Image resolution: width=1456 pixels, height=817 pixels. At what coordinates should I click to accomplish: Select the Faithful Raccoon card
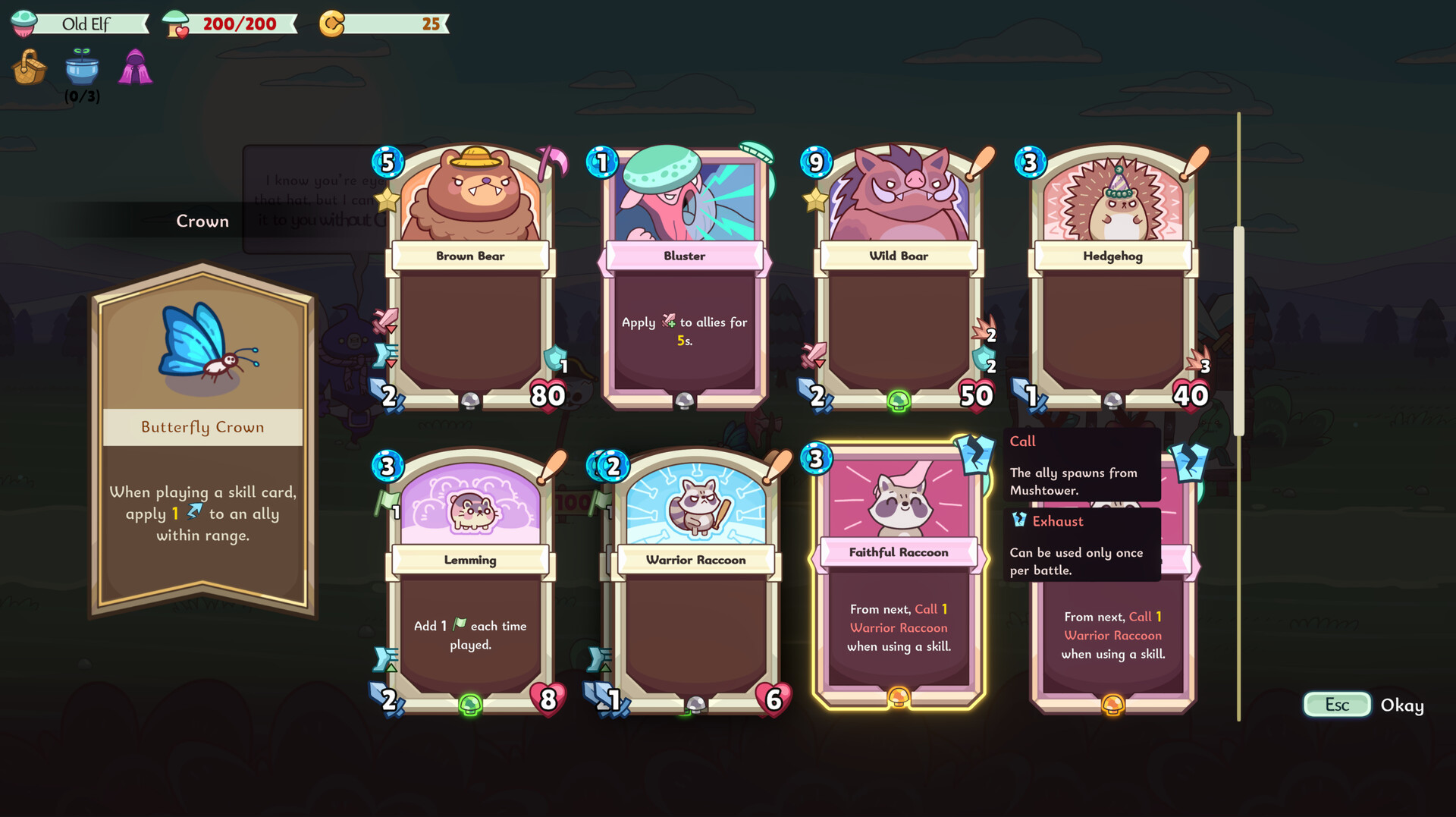pos(899,577)
